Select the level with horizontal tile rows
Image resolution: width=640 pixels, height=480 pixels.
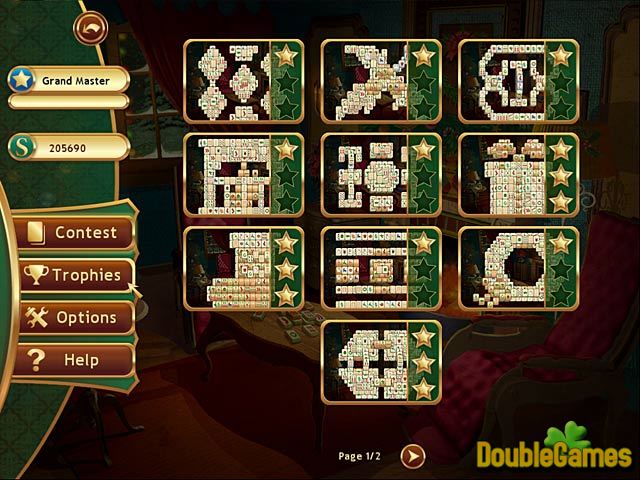coord(366,268)
